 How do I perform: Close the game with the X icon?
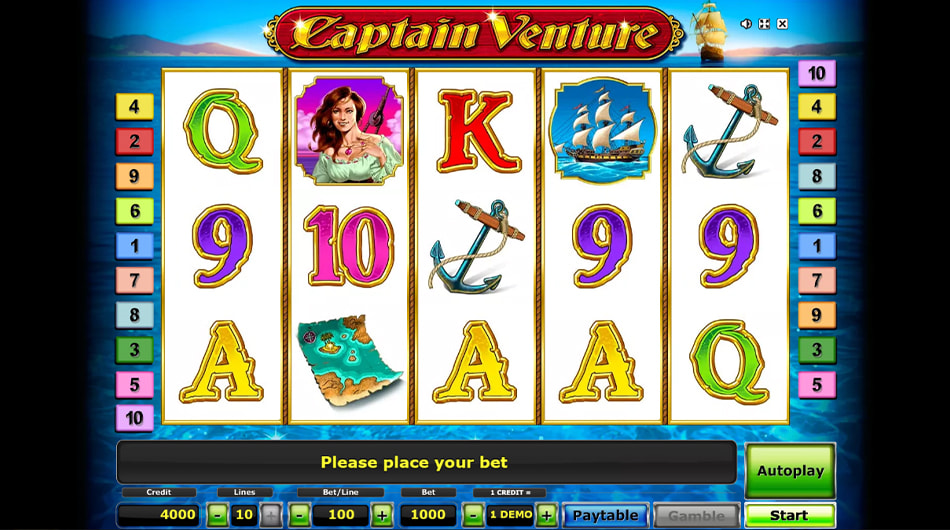[782, 23]
